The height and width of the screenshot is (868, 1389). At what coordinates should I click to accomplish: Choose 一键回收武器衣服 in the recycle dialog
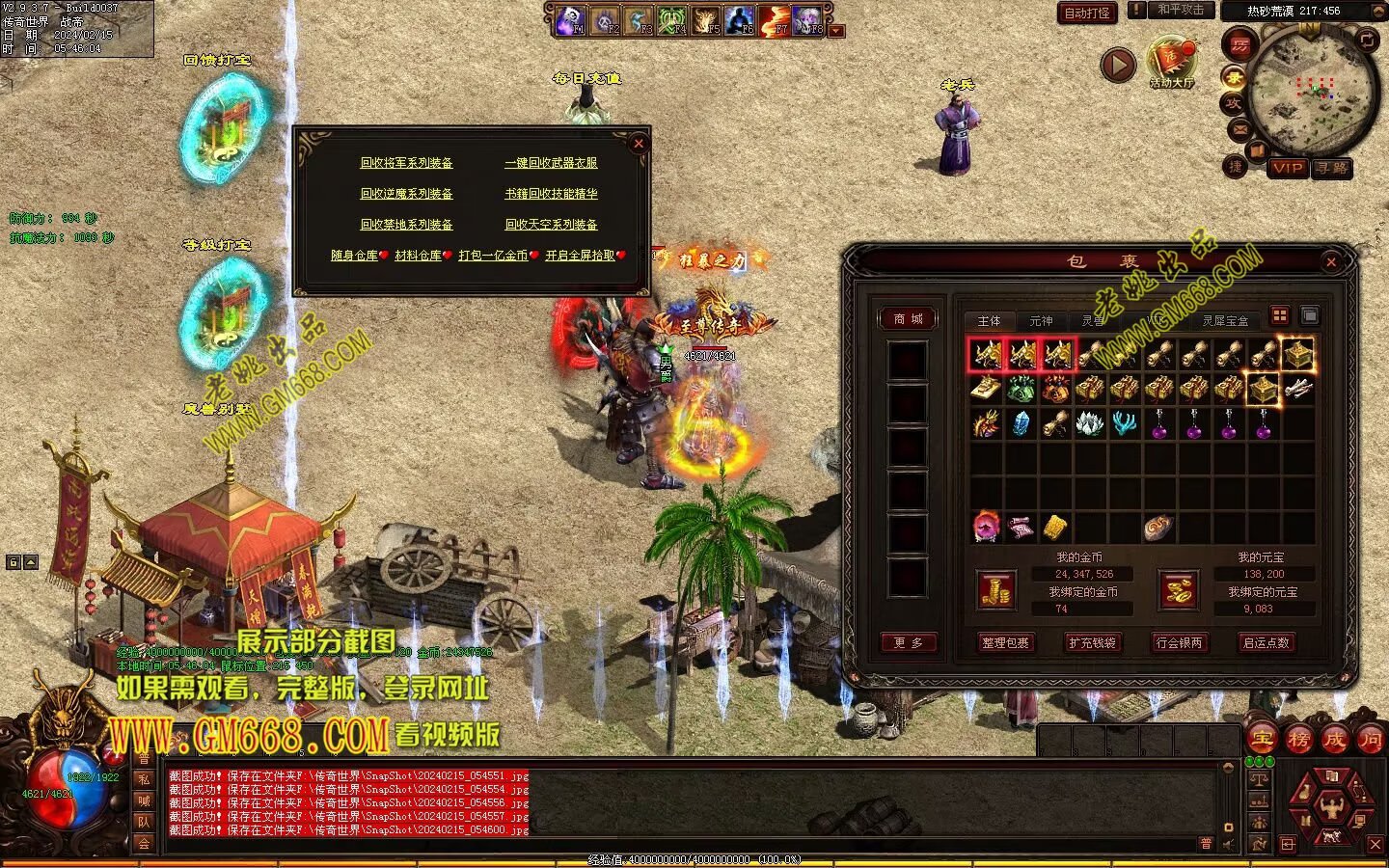(551, 163)
